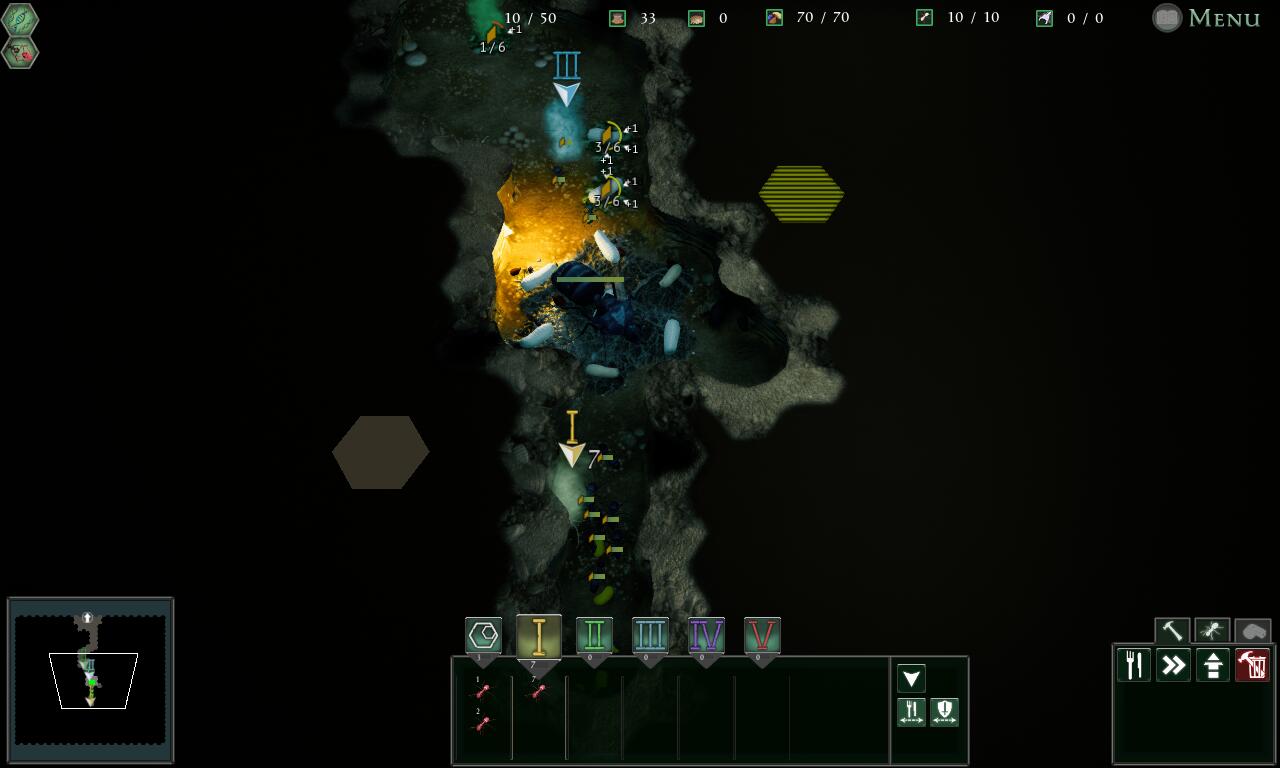This screenshot has width=1280, height=768.
Task: Choose purple pheromone group IV
Action: [x=706, y=636]
